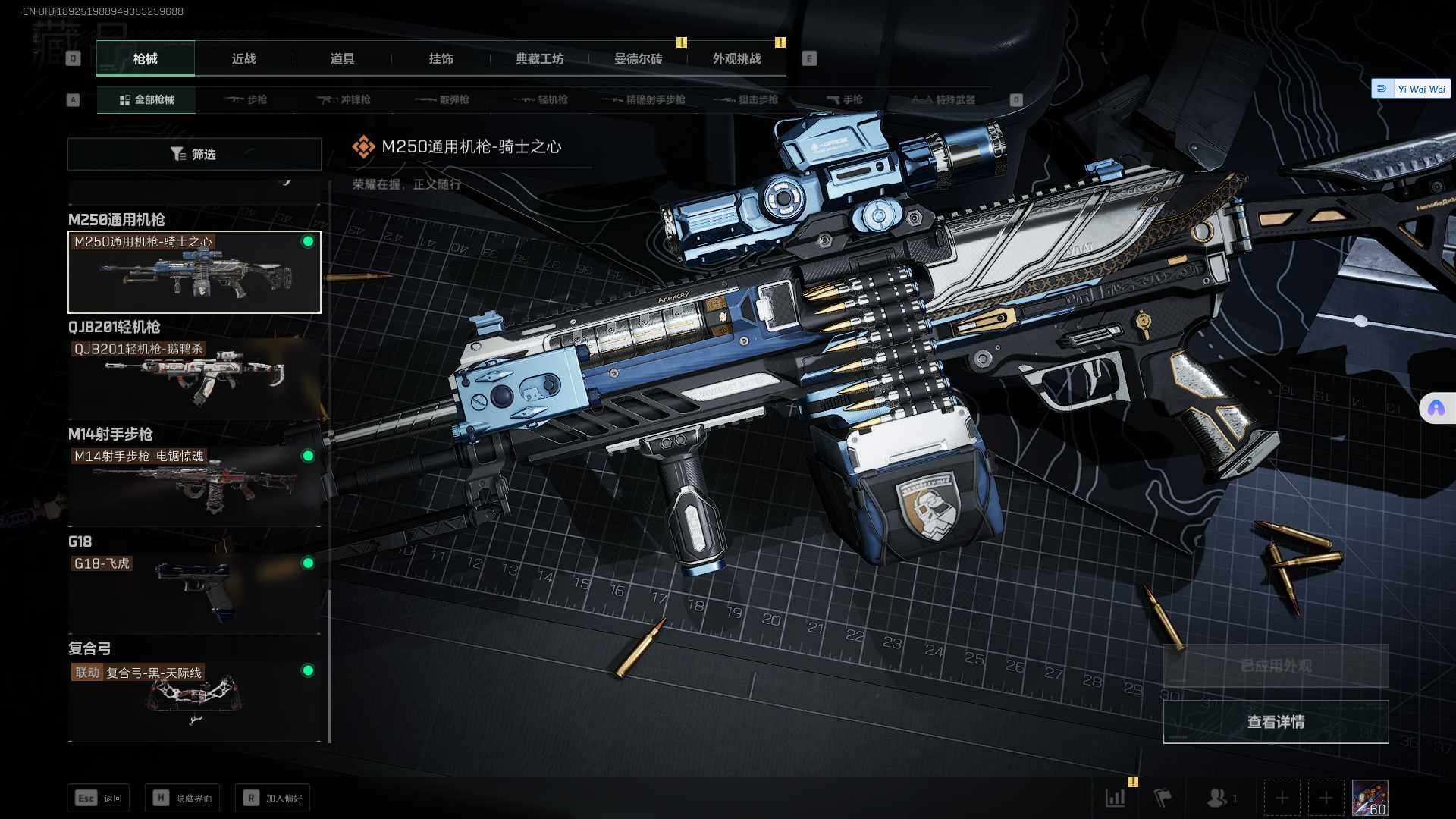This screenshot has height=819, width=1456.
Task: Open the 曼德尔砖 tab
Action: click(x=638, y=59)
